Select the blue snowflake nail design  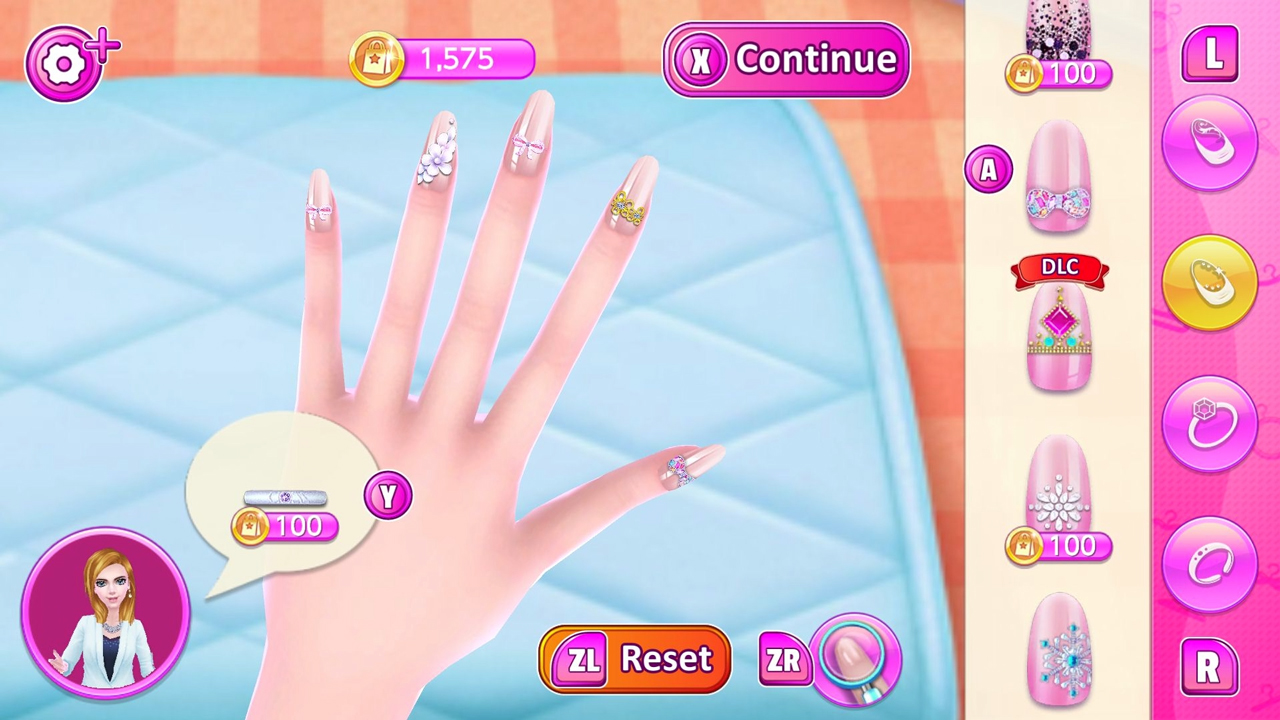pos(1058,650)
